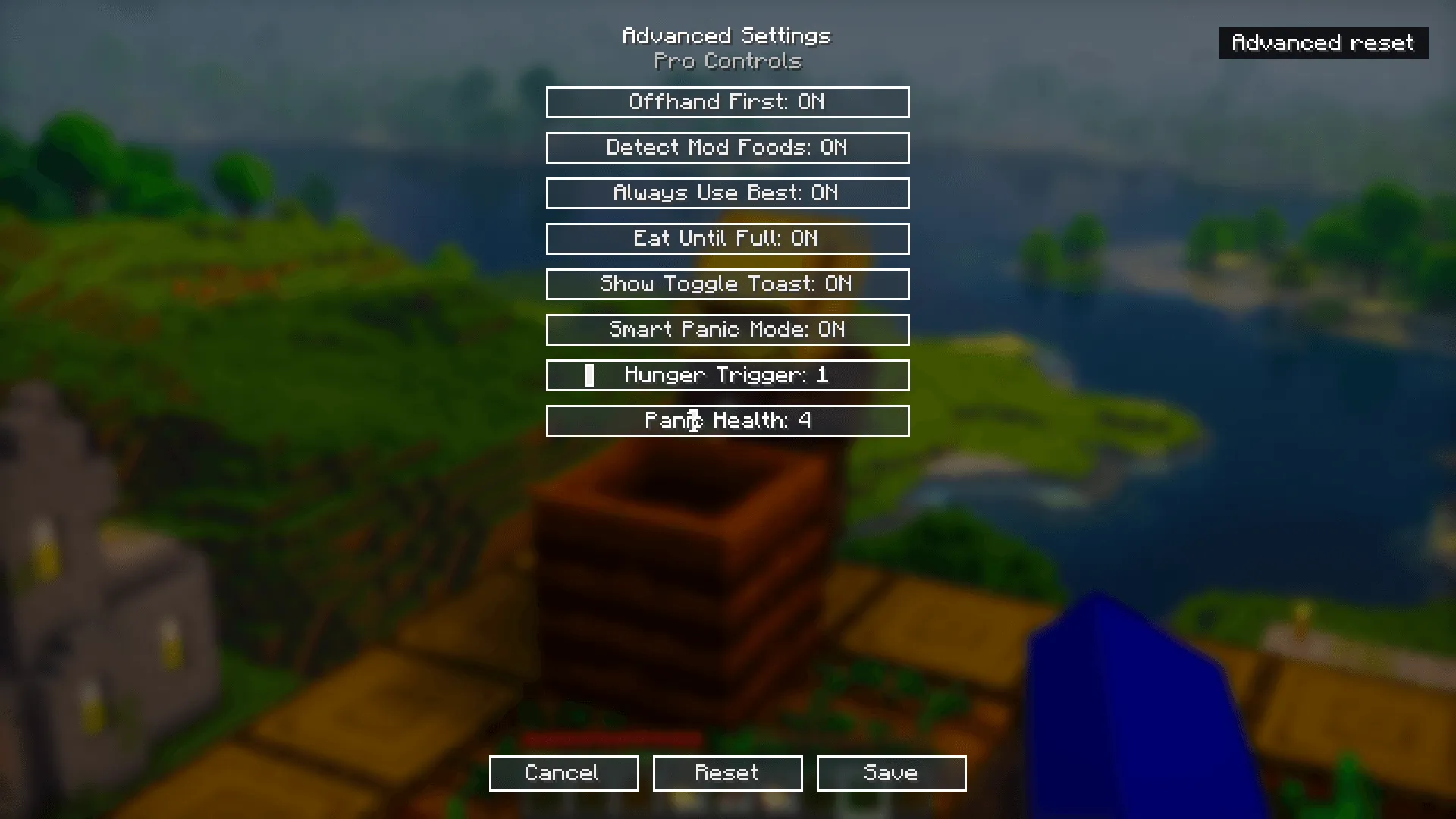Switch Detect Mod Foods setting

727,147
